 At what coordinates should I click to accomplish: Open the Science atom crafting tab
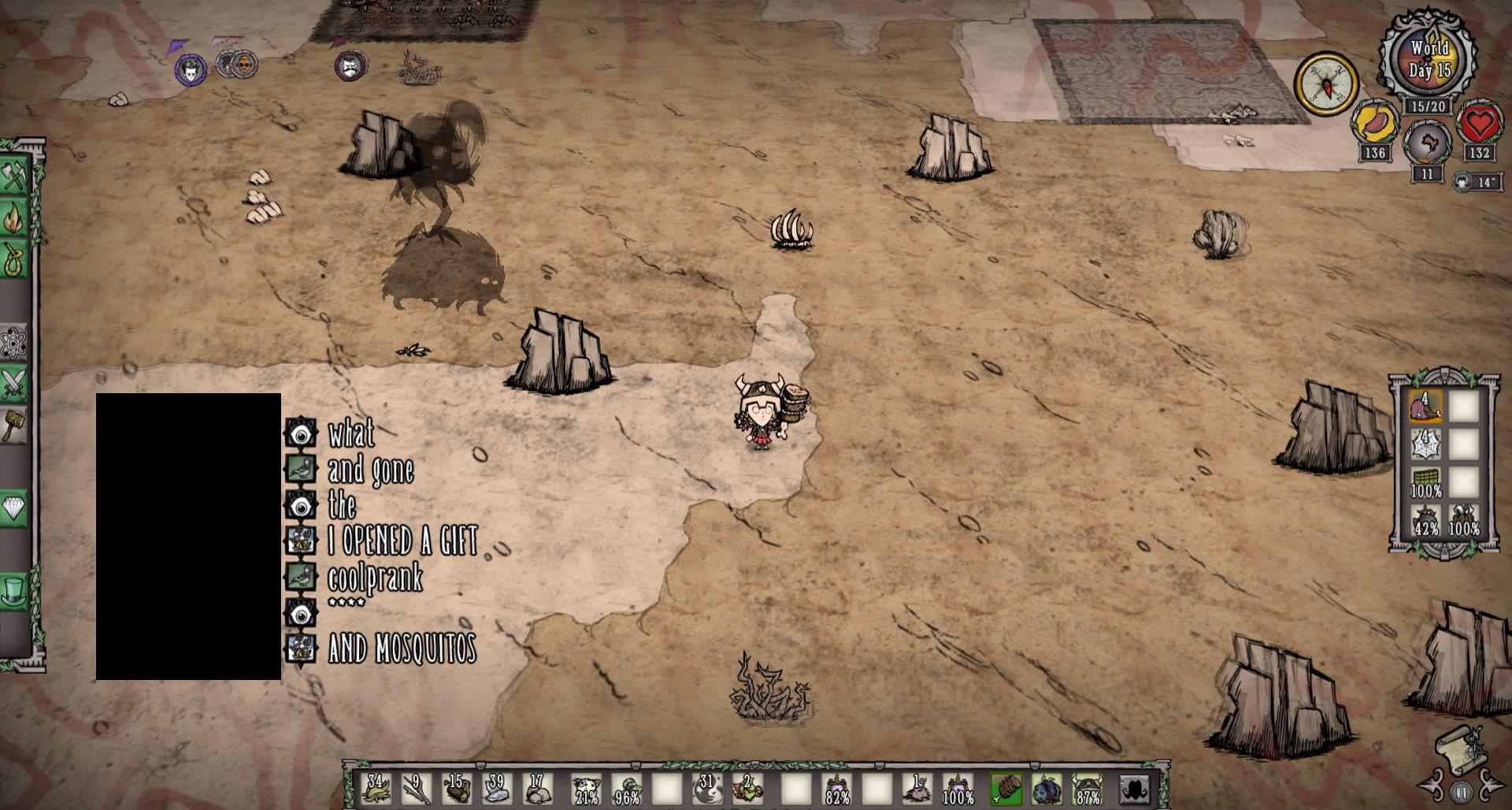click(x=14, y=343)
